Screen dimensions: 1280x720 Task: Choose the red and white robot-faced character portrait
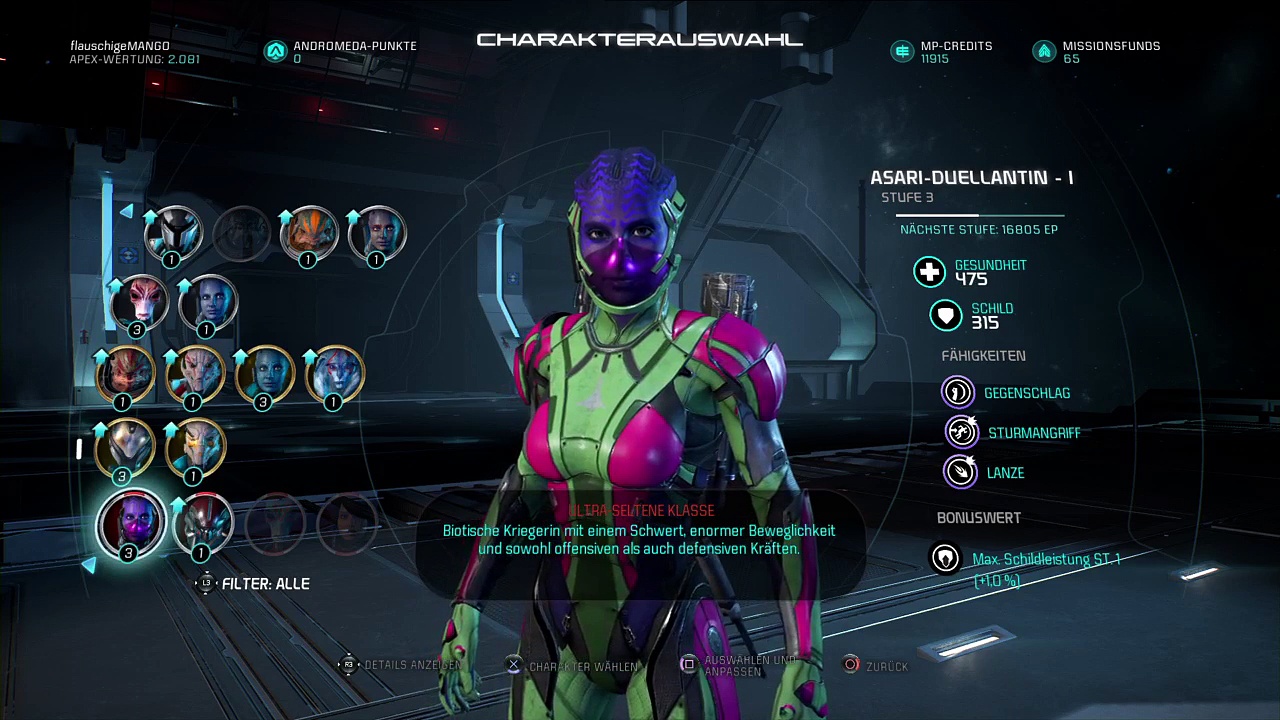tap(201, 522)
